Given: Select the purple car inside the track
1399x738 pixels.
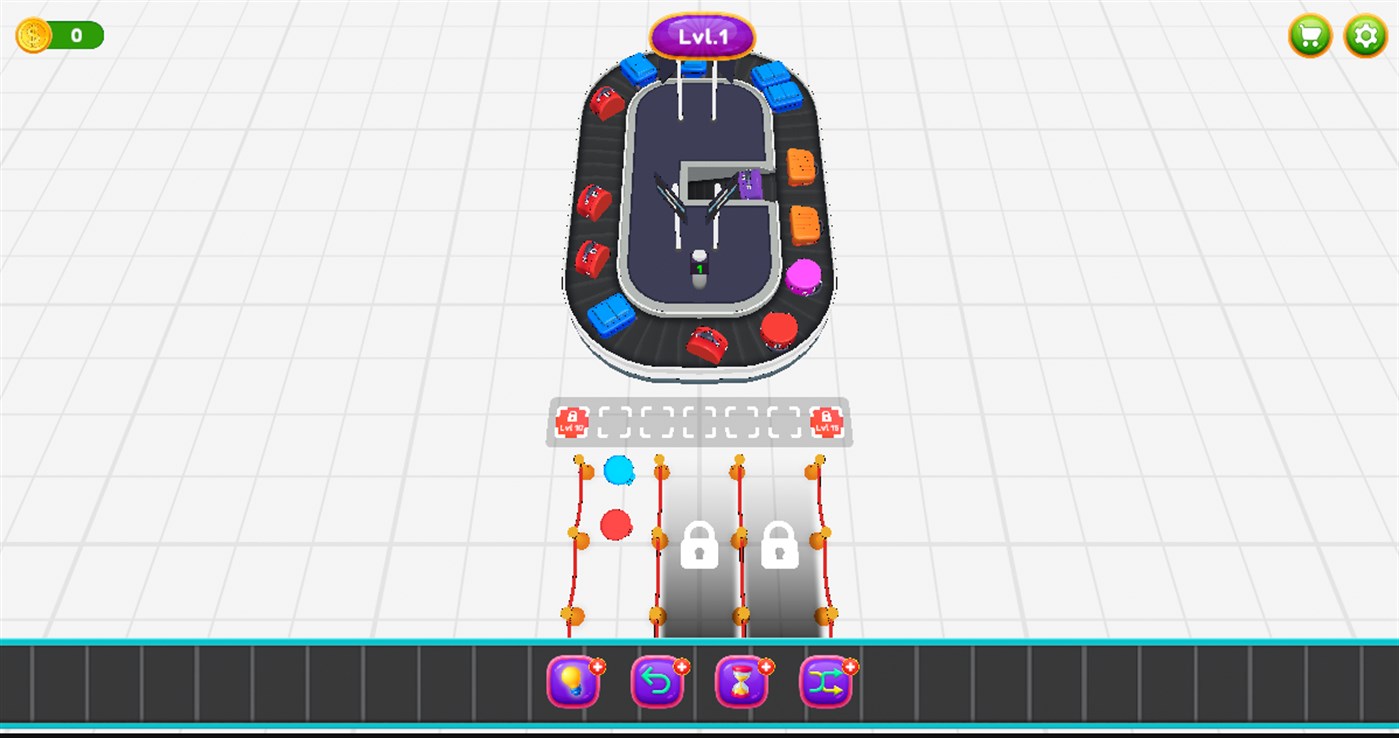Looking at the screenshot, I should (749, 184).
